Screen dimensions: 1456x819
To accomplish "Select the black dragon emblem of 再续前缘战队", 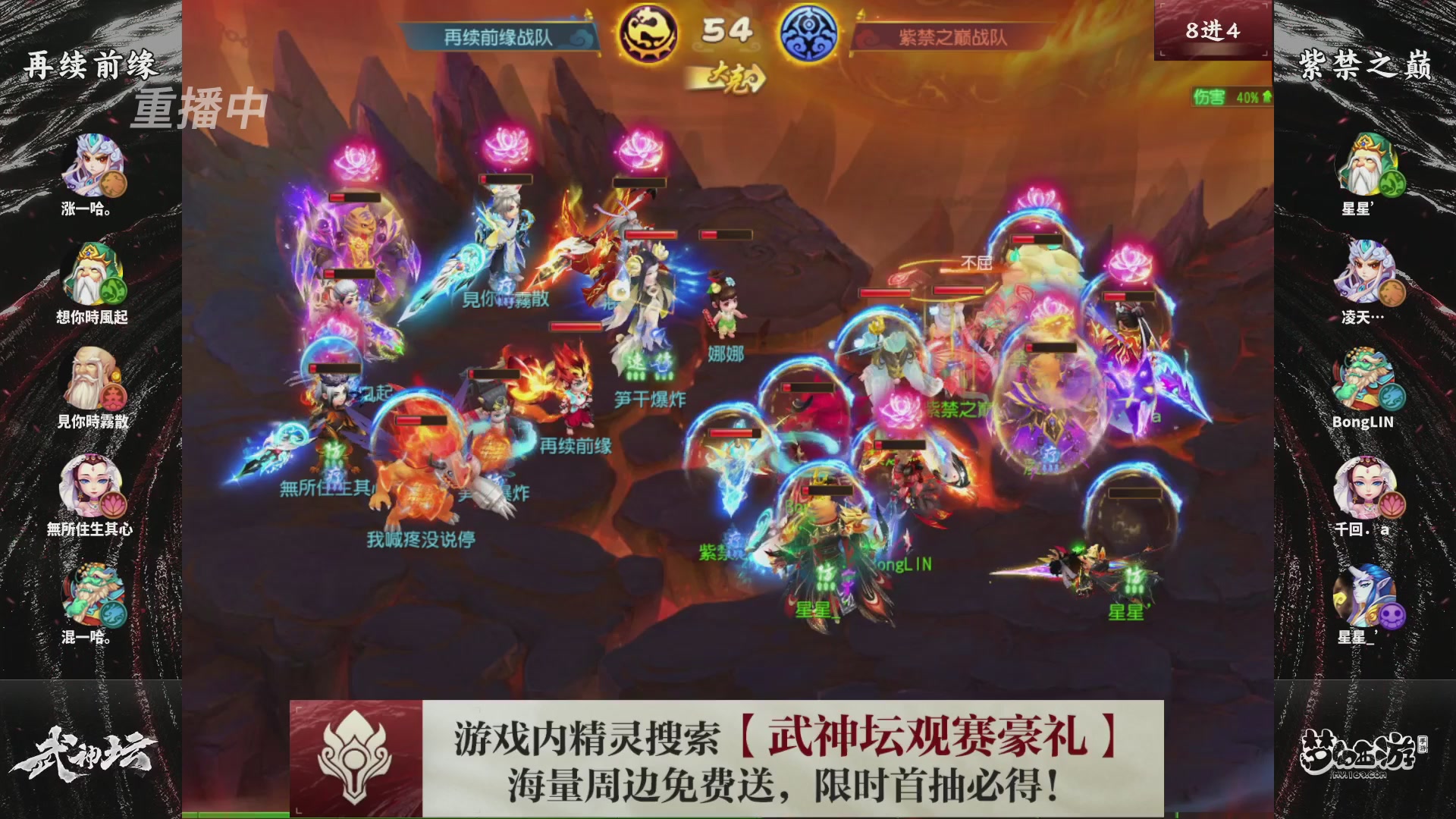I will coord(648,34).
